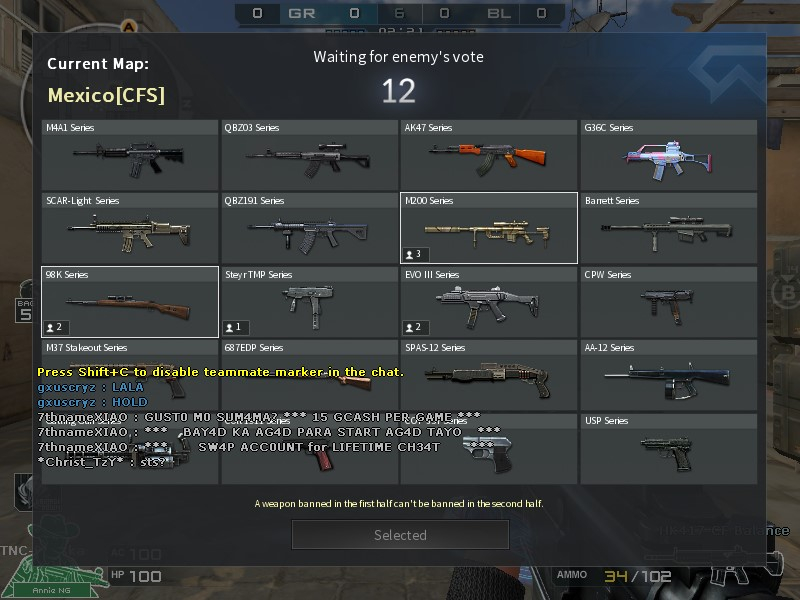Select the M4A1 Series weapon tile

click(130, 155)
